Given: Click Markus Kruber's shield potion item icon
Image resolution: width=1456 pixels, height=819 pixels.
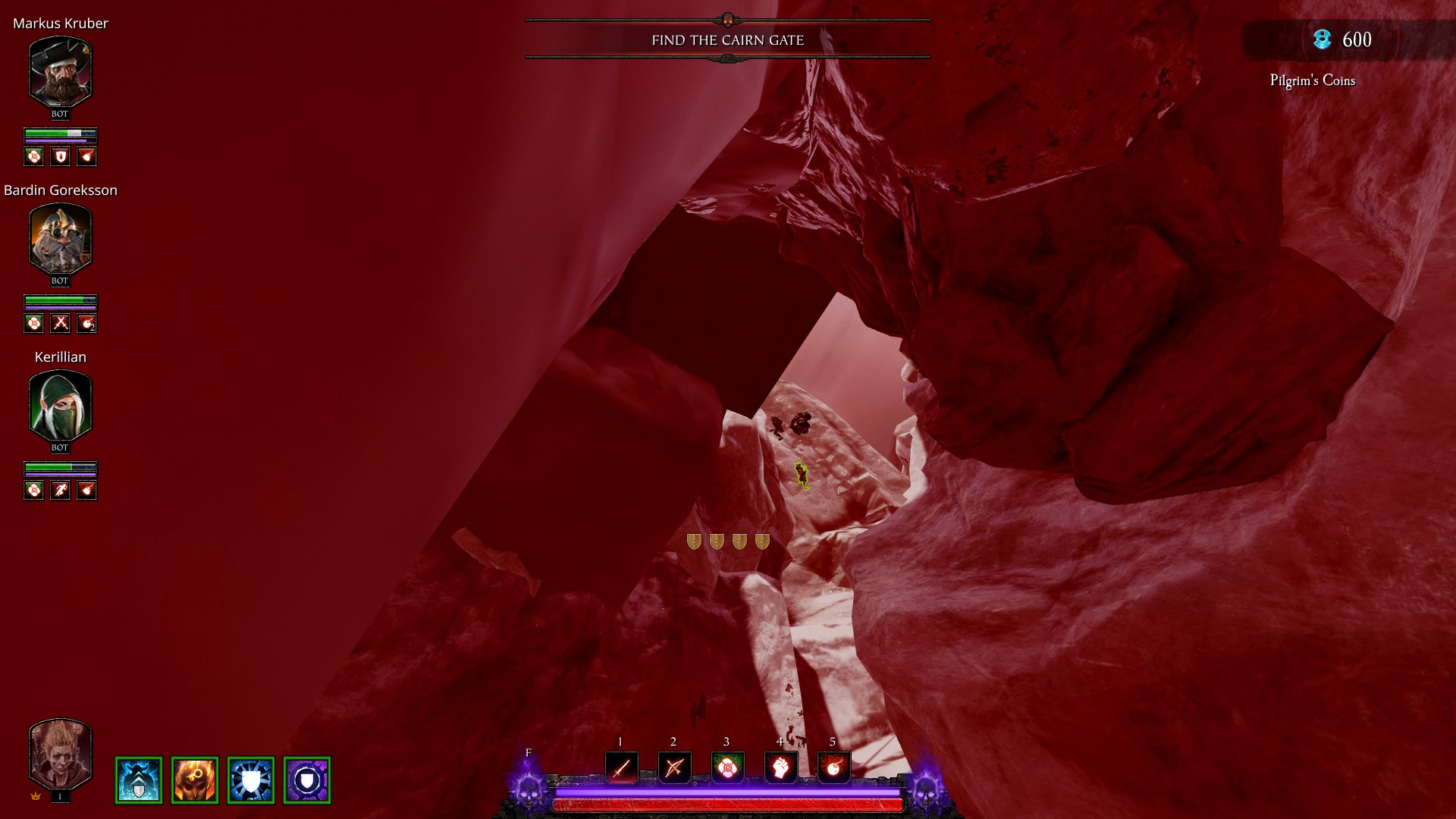Looking at the screenshot, I should pyautogui.click(x=61, y=157).
